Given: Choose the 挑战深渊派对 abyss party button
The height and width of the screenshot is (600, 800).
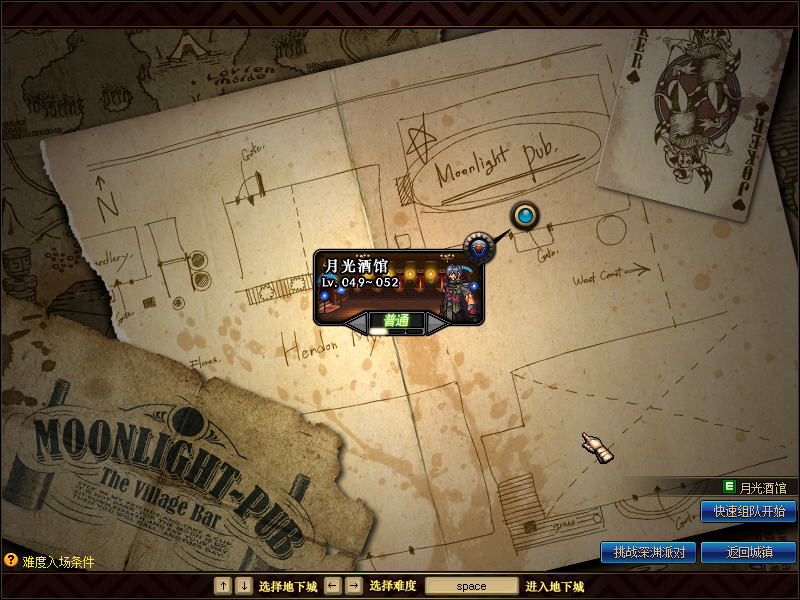Looking at the screenshot, I should [x=648, y=552].
